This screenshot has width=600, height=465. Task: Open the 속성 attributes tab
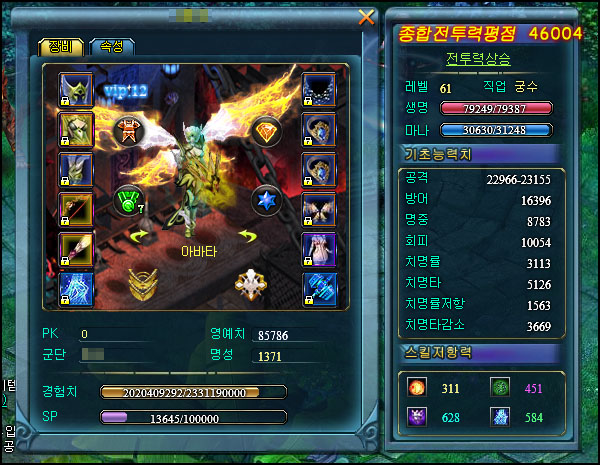click(107, 47)
